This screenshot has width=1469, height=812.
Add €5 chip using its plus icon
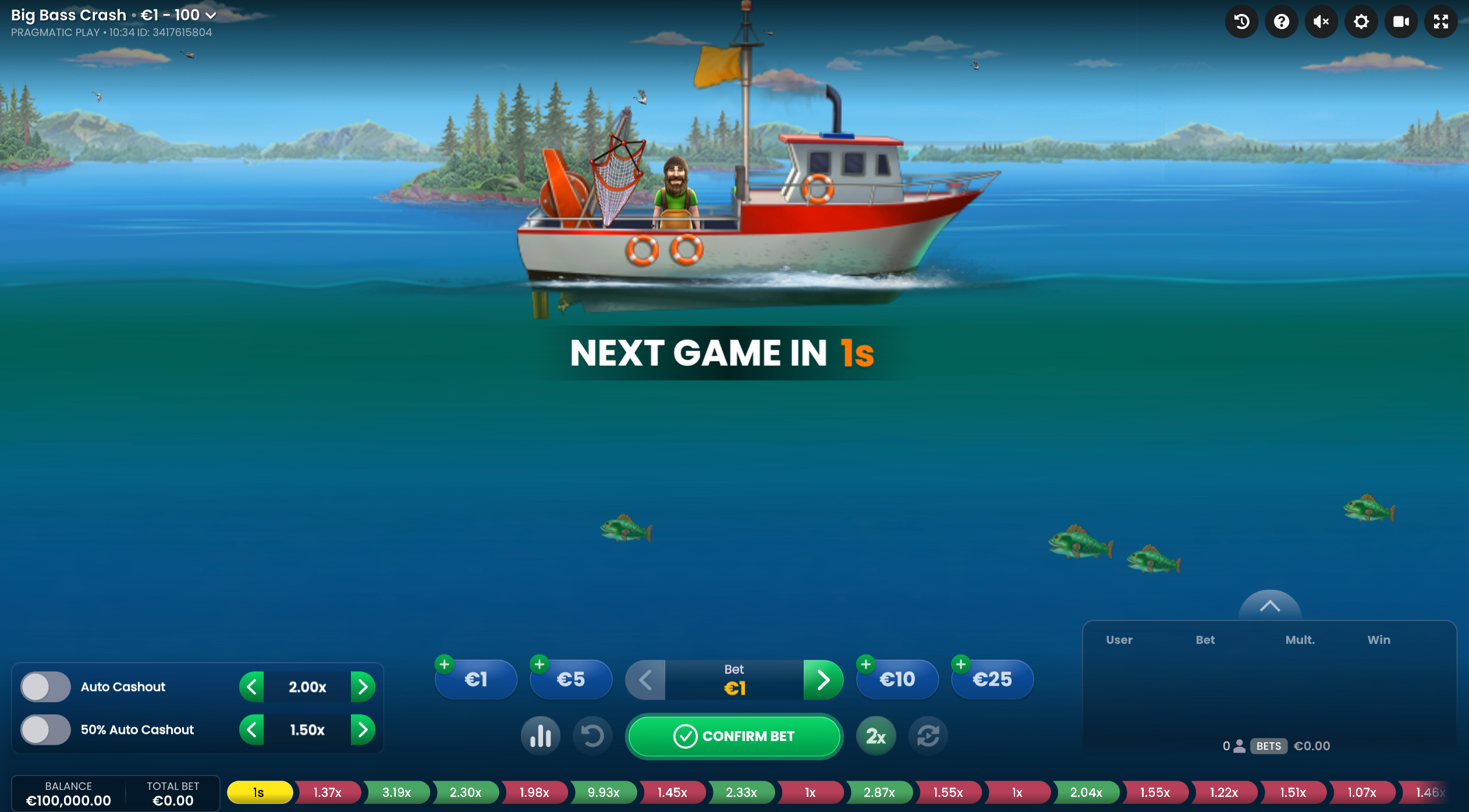540,663
